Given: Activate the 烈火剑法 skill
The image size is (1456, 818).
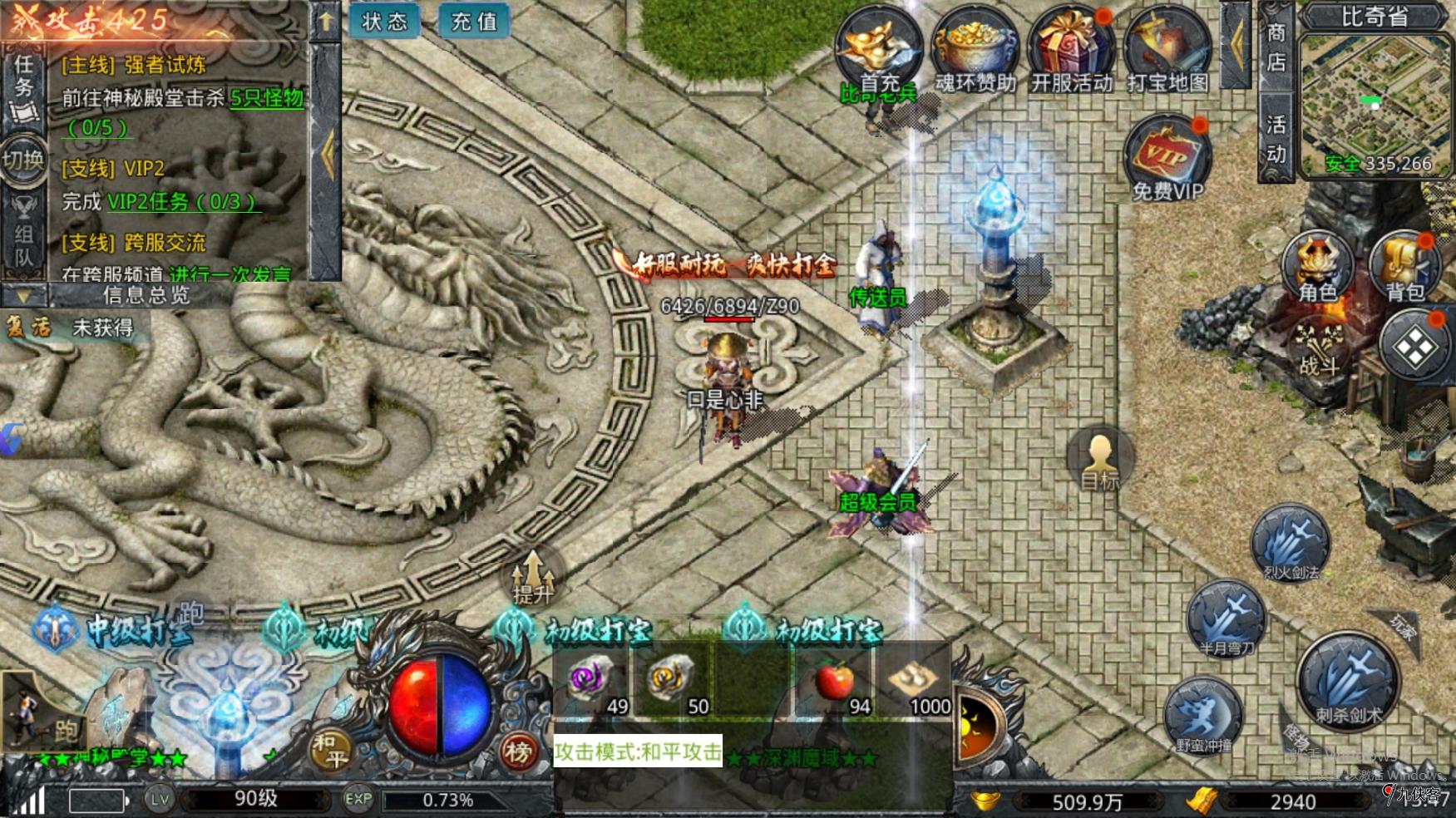Looking at the screenshot, I should click(1291, 543).
